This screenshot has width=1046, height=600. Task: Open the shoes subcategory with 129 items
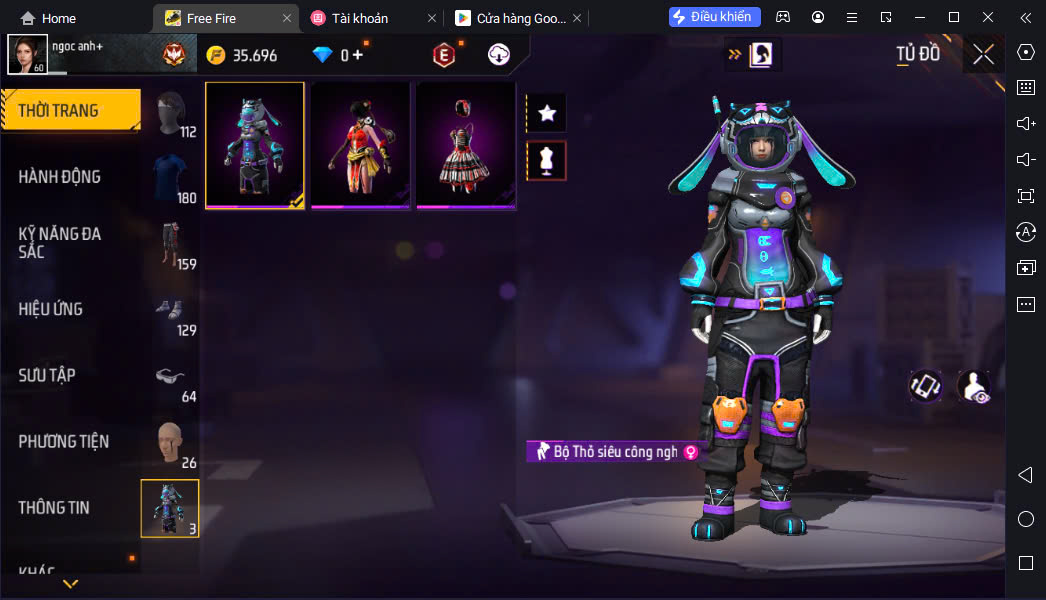[x=171, y=311]
